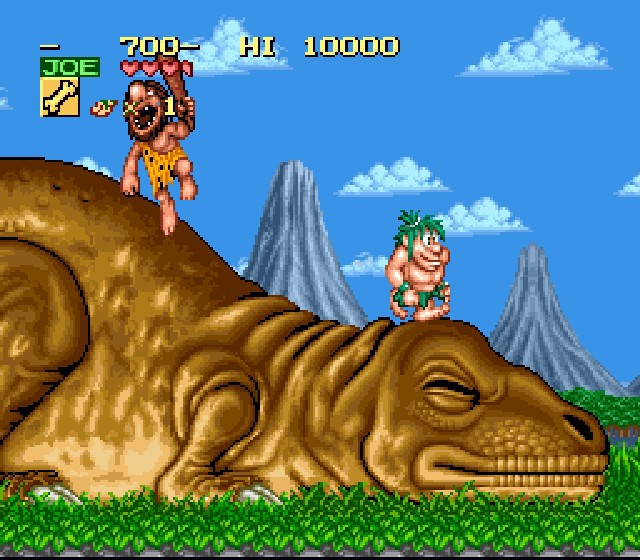Click the green JOE player label
Viewport: 640px width, 560px height.
(x=69, y=67)
